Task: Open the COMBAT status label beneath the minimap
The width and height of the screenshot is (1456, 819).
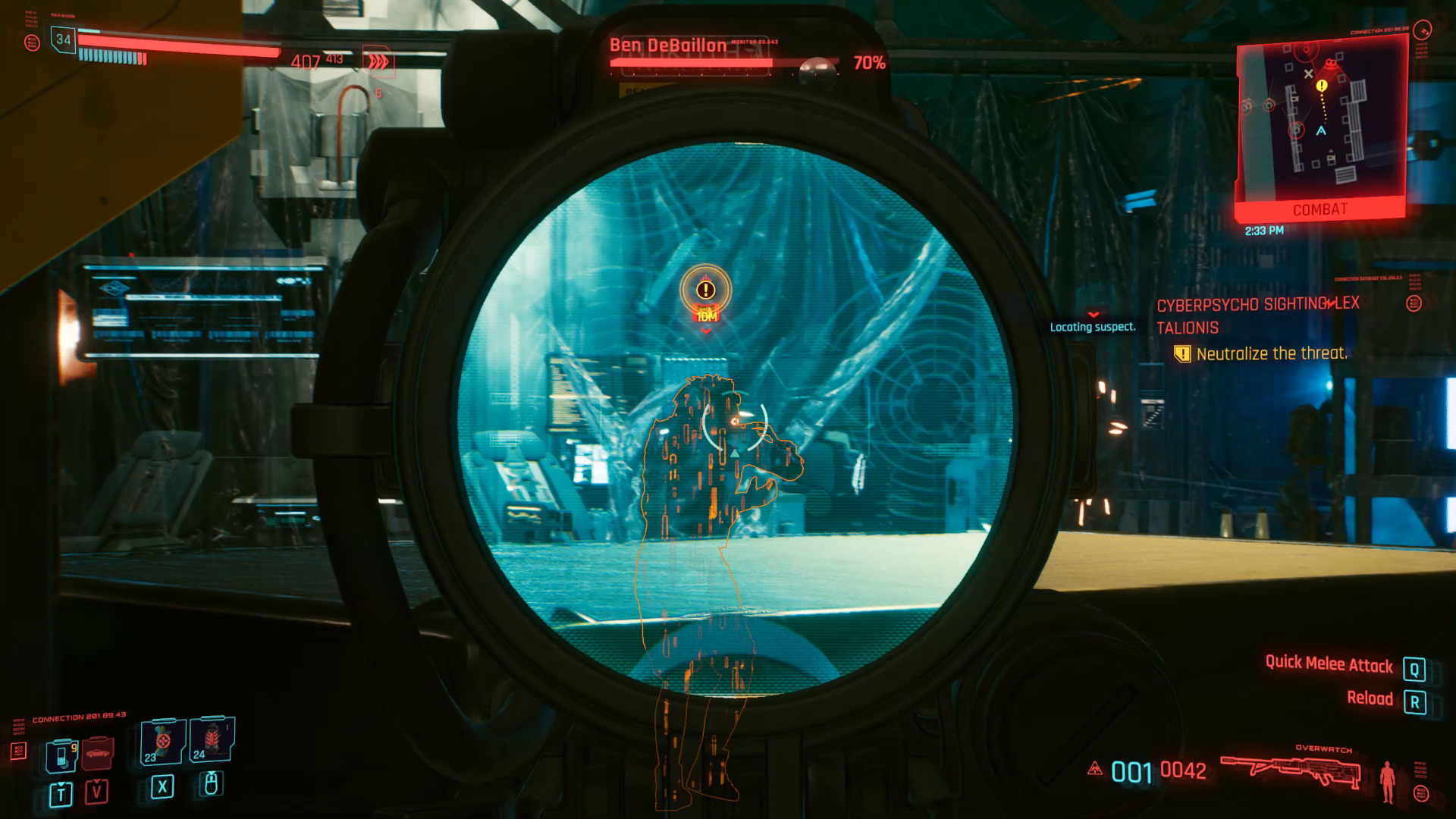Action: click(x=1321, y=209)
